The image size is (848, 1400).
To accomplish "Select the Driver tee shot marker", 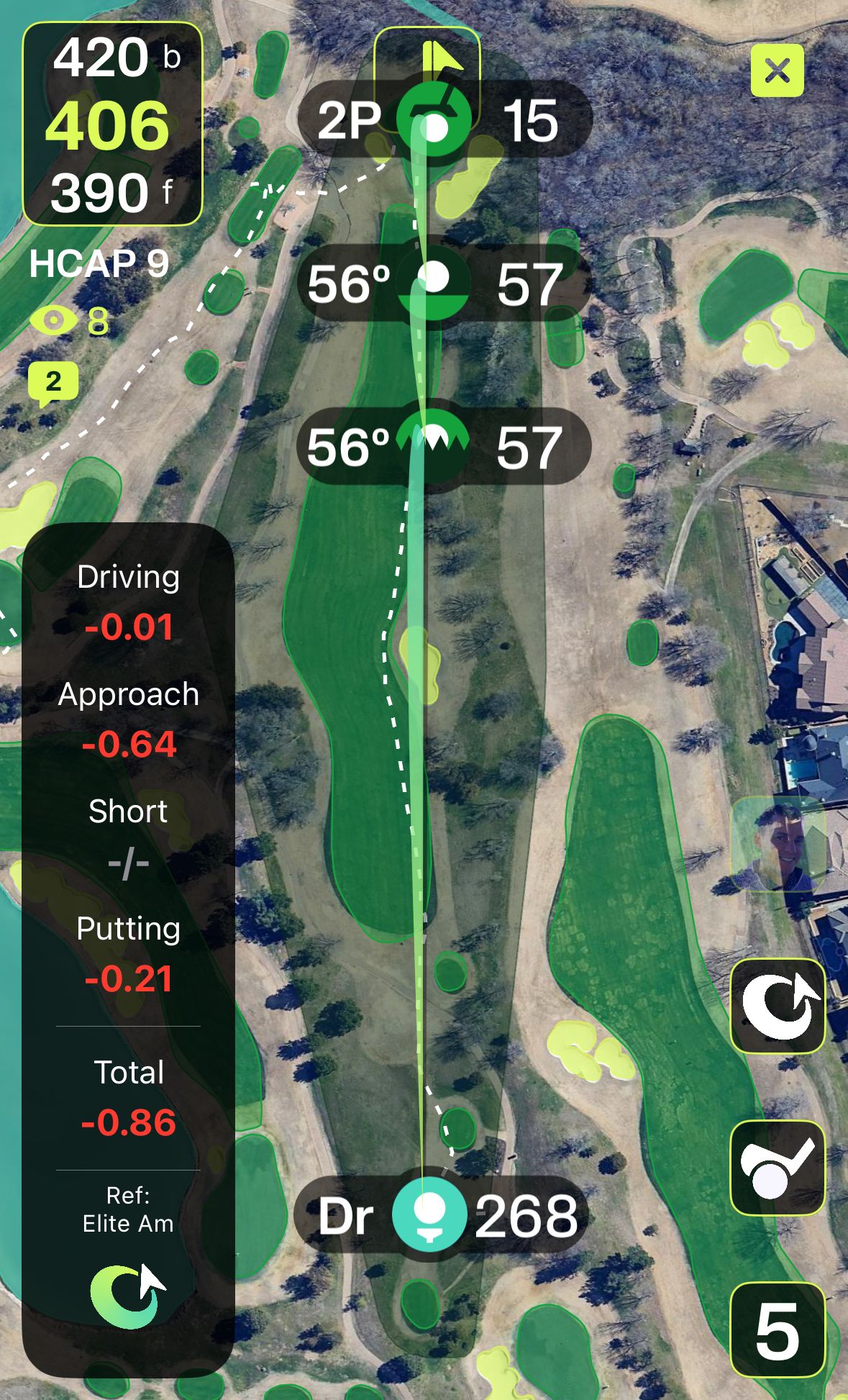I will [429, 1215].
